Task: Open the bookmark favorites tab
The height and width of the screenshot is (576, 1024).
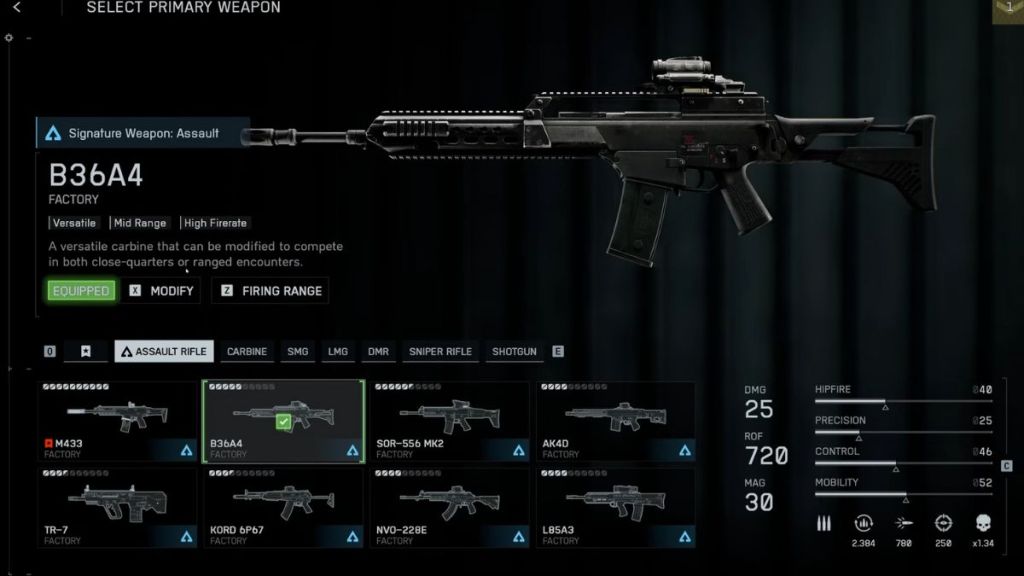Action: 86,352
